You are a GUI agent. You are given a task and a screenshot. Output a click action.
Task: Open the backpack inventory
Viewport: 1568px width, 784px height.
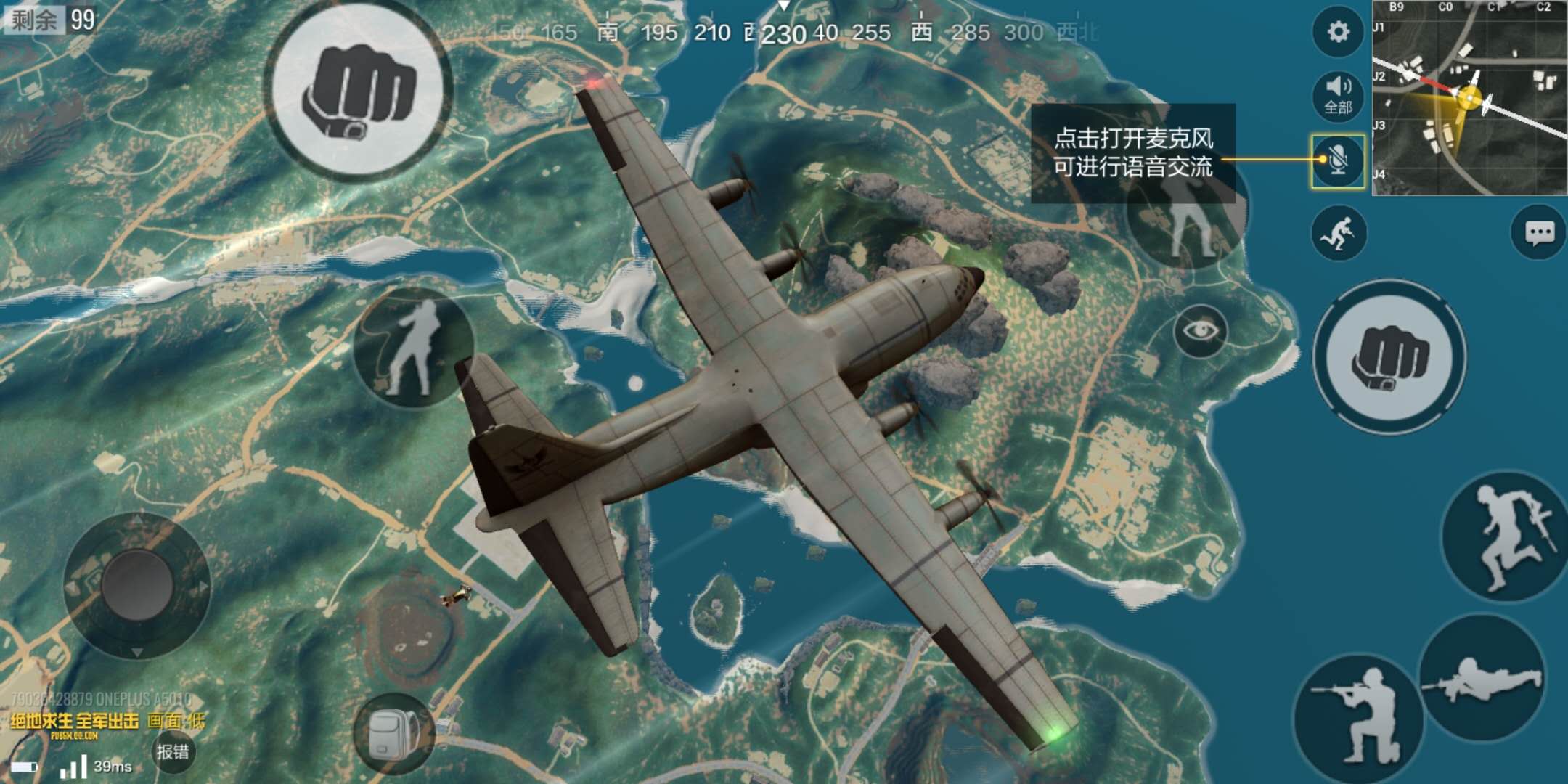393,733
